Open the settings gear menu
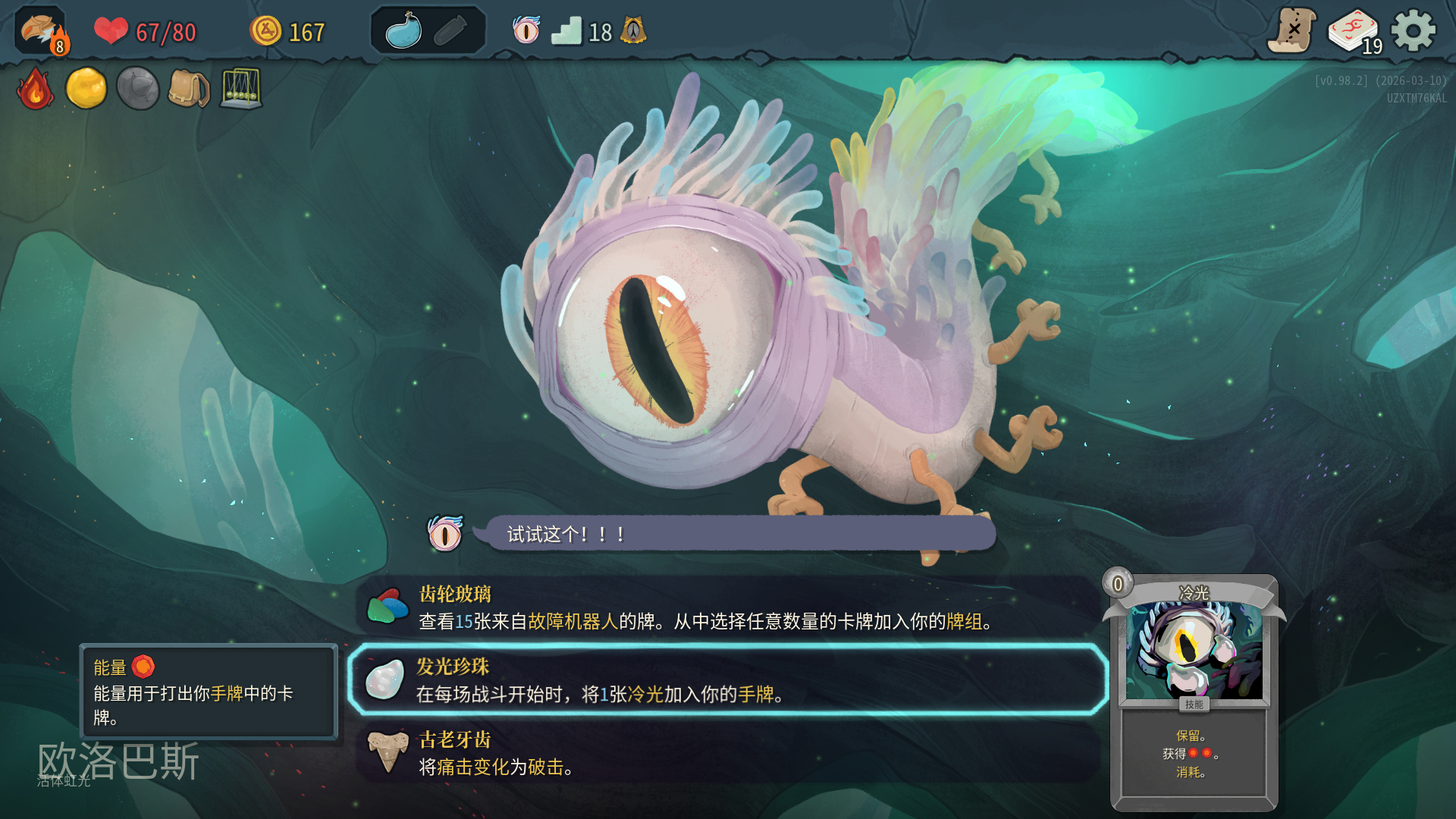This screenshot has width=1456, height=819. click(1413, 31)
